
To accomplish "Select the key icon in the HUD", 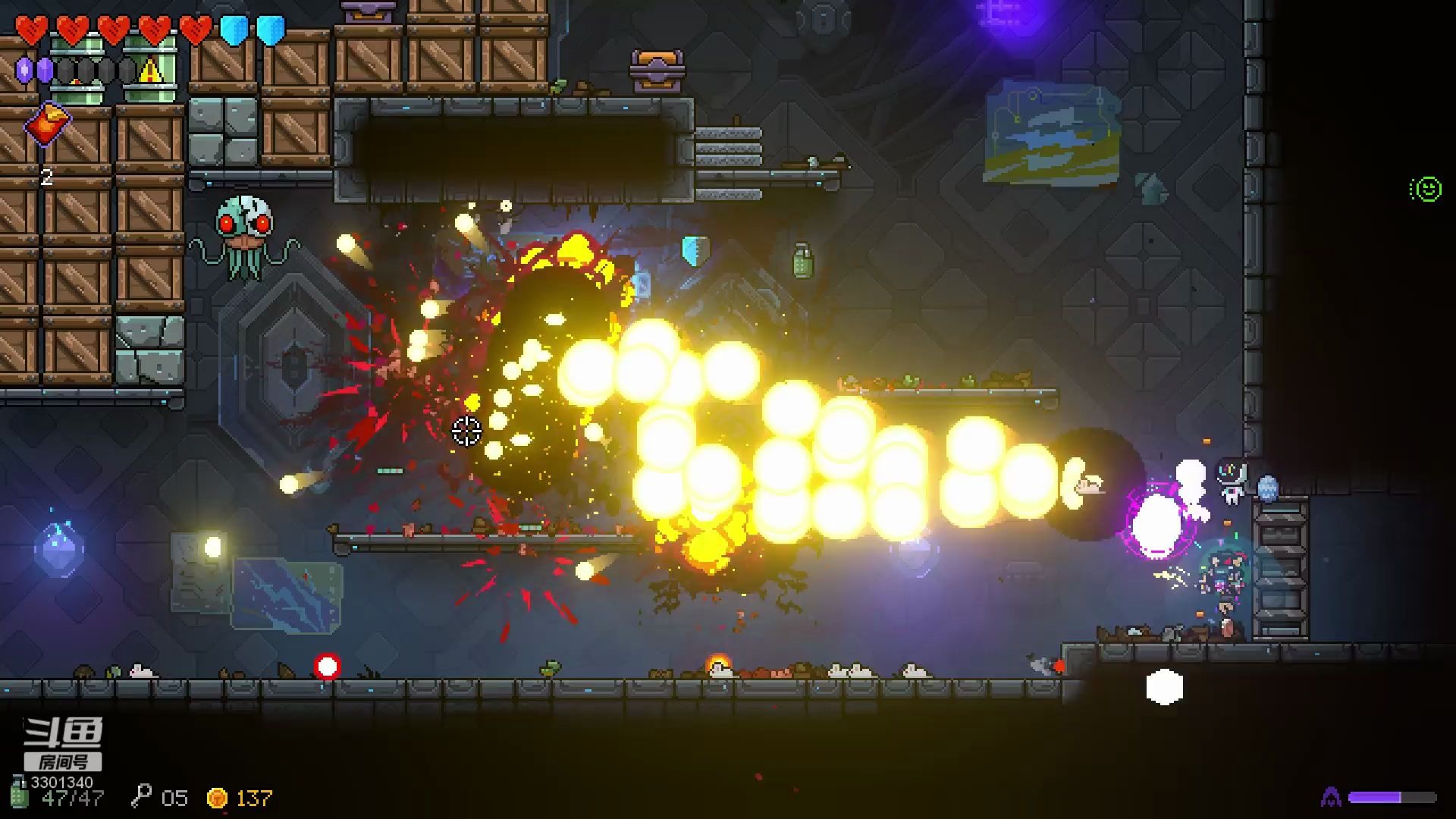I will click(x=141, y=797).
